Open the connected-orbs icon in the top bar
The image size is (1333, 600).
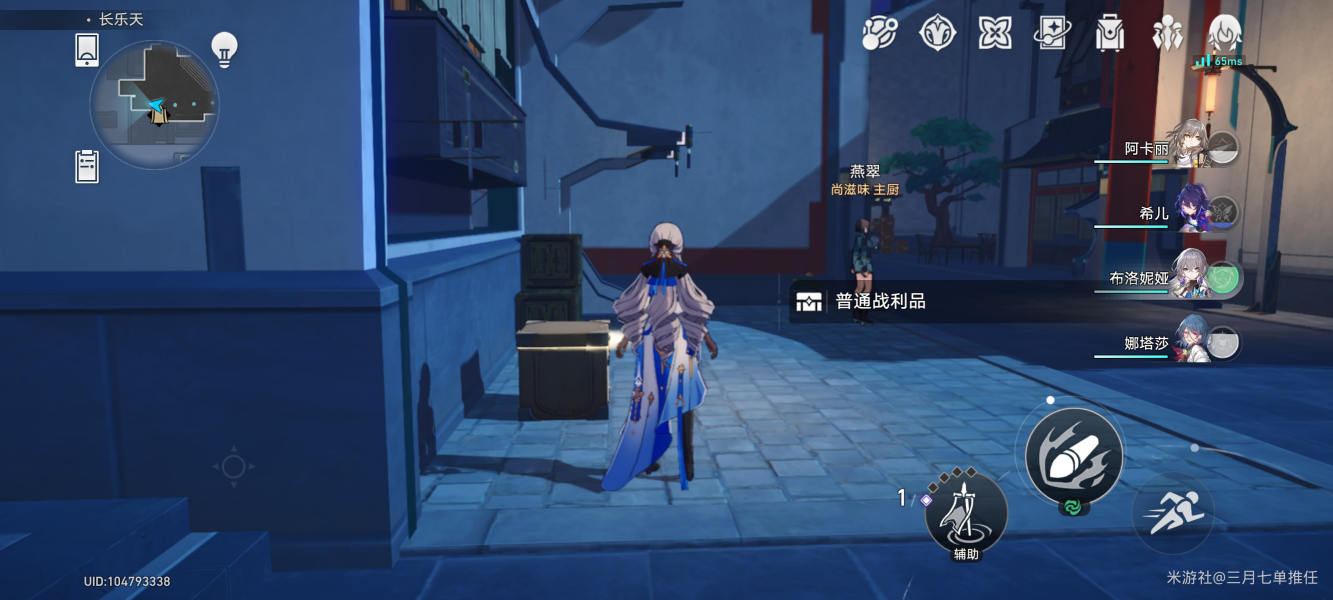pyautogui.click(x=880, y=33)
